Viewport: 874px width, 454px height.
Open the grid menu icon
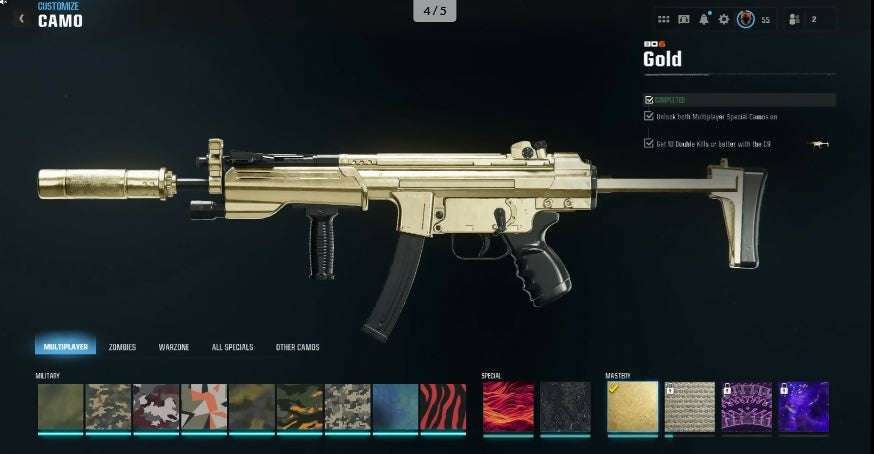point(664,19)
